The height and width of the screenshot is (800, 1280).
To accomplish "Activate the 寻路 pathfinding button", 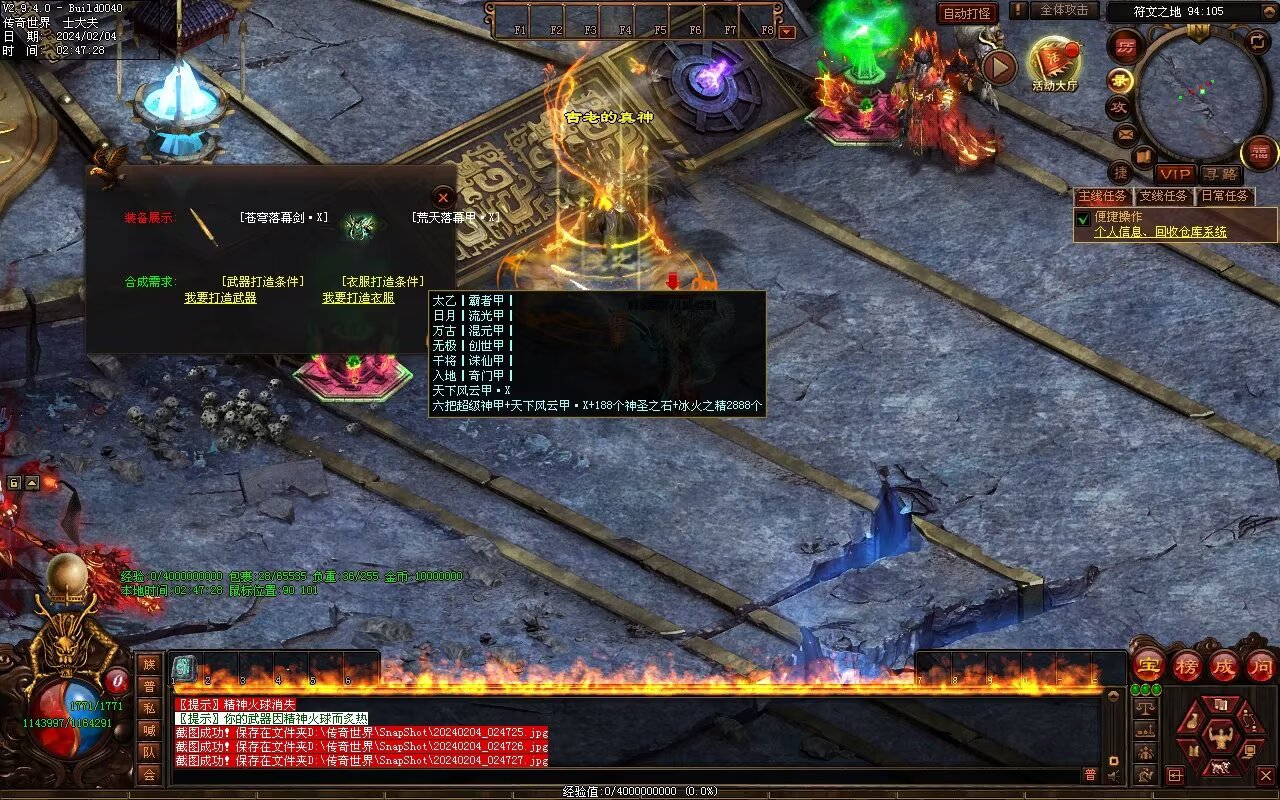I will (x=1219, y=174).
